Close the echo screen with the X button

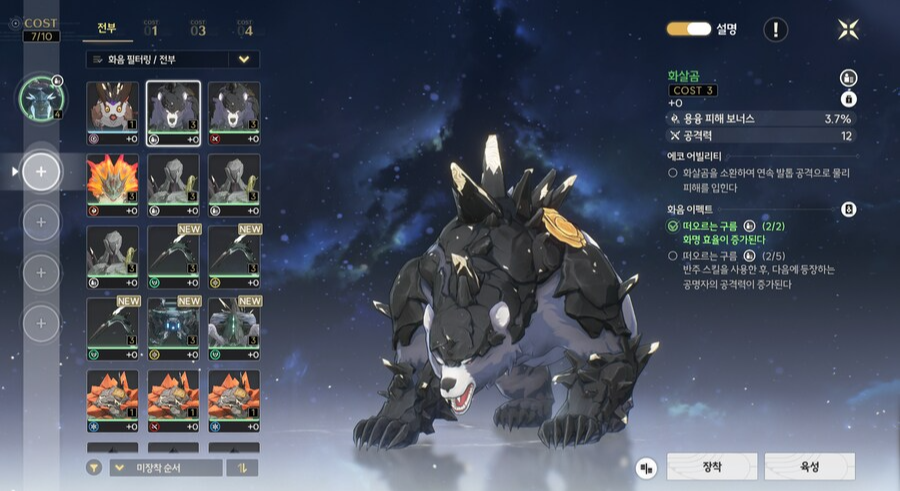click(x=848, y=29)
